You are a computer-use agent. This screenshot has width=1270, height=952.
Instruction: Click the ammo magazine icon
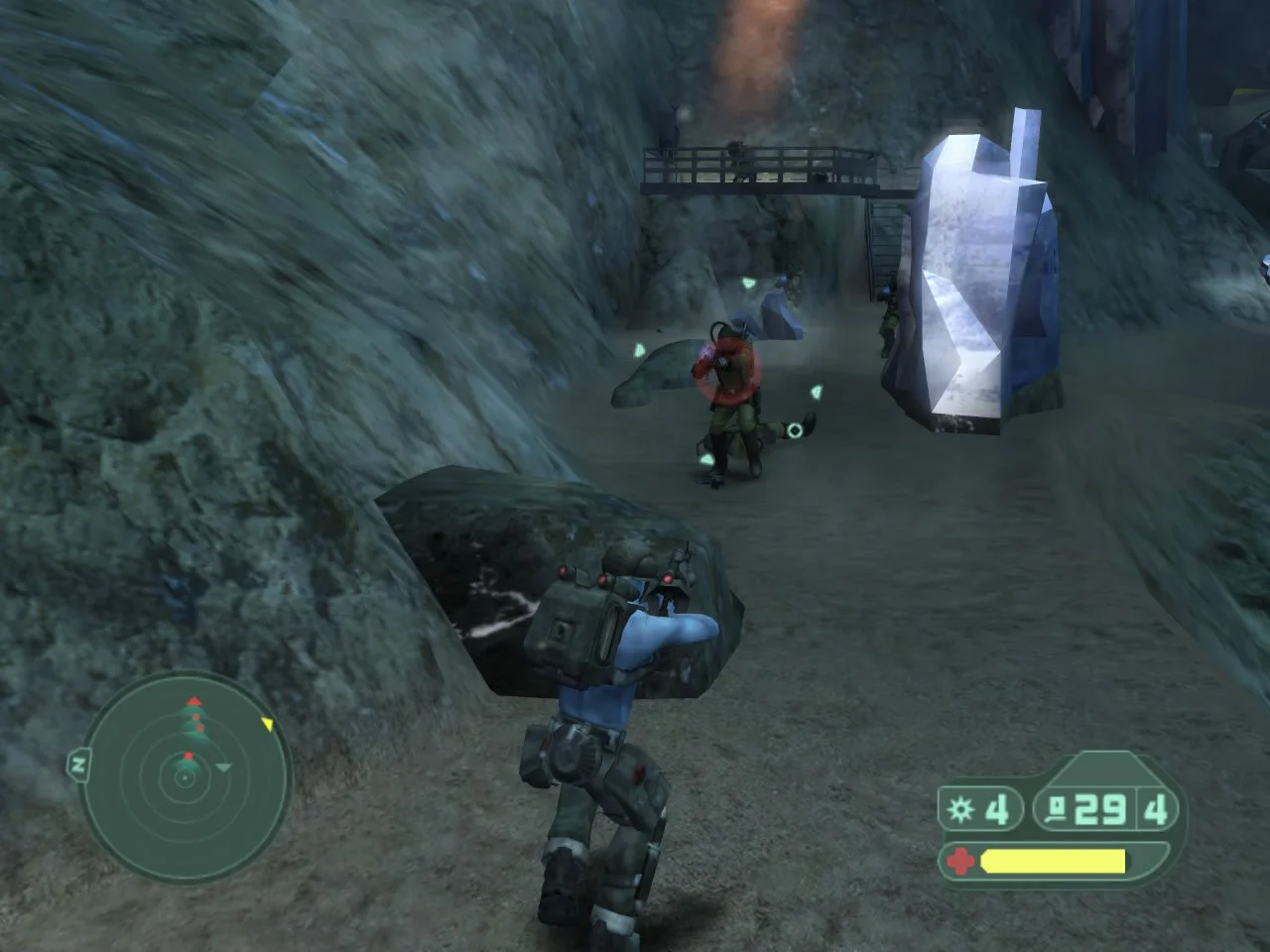(x=1056, y=806)
